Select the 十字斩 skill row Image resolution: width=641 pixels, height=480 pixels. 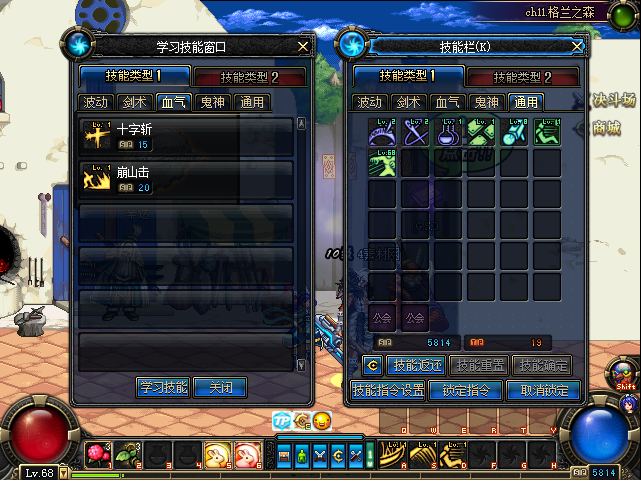coord(186,136)
